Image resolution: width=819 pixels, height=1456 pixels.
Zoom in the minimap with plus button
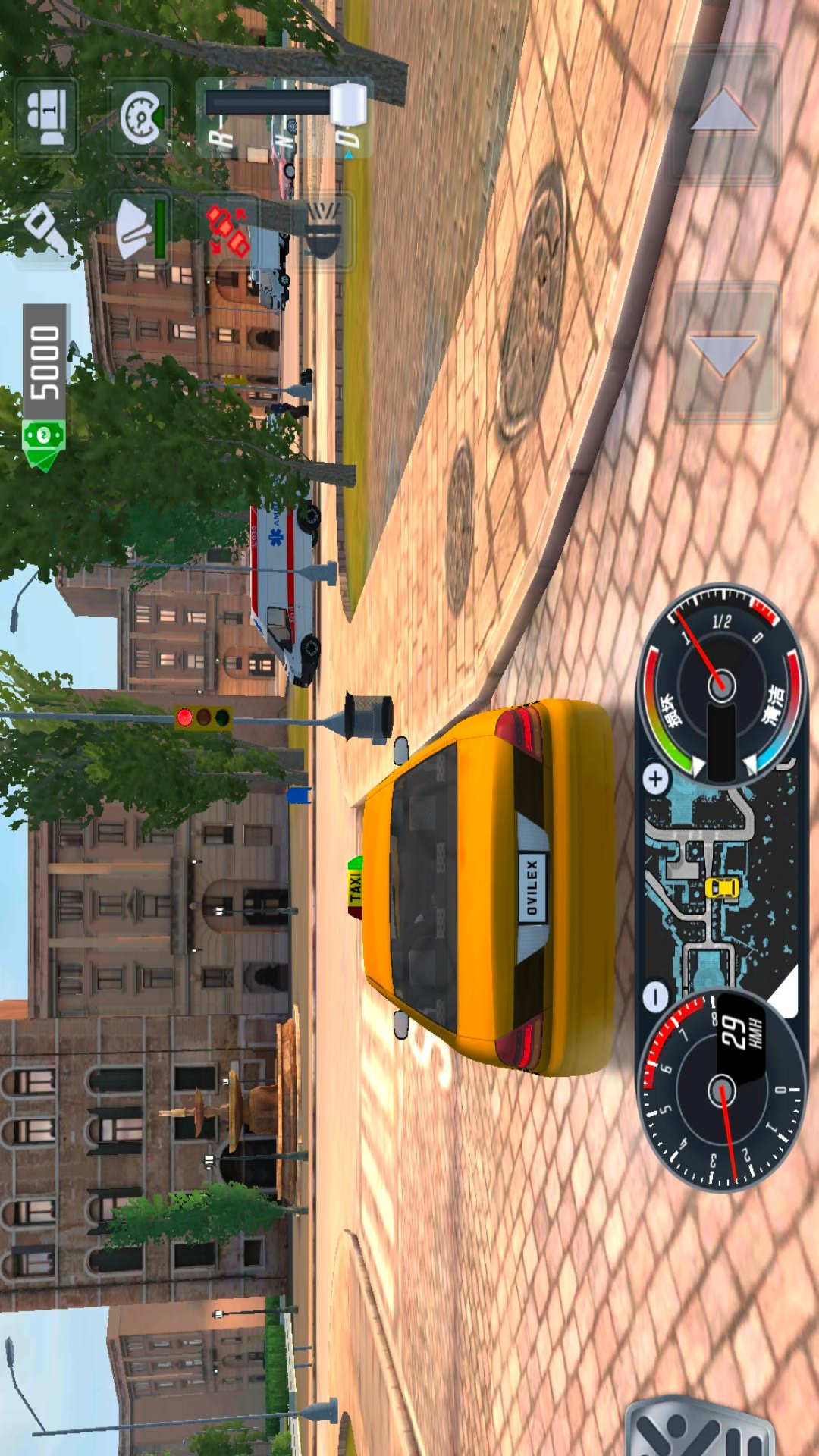[656, 778]
